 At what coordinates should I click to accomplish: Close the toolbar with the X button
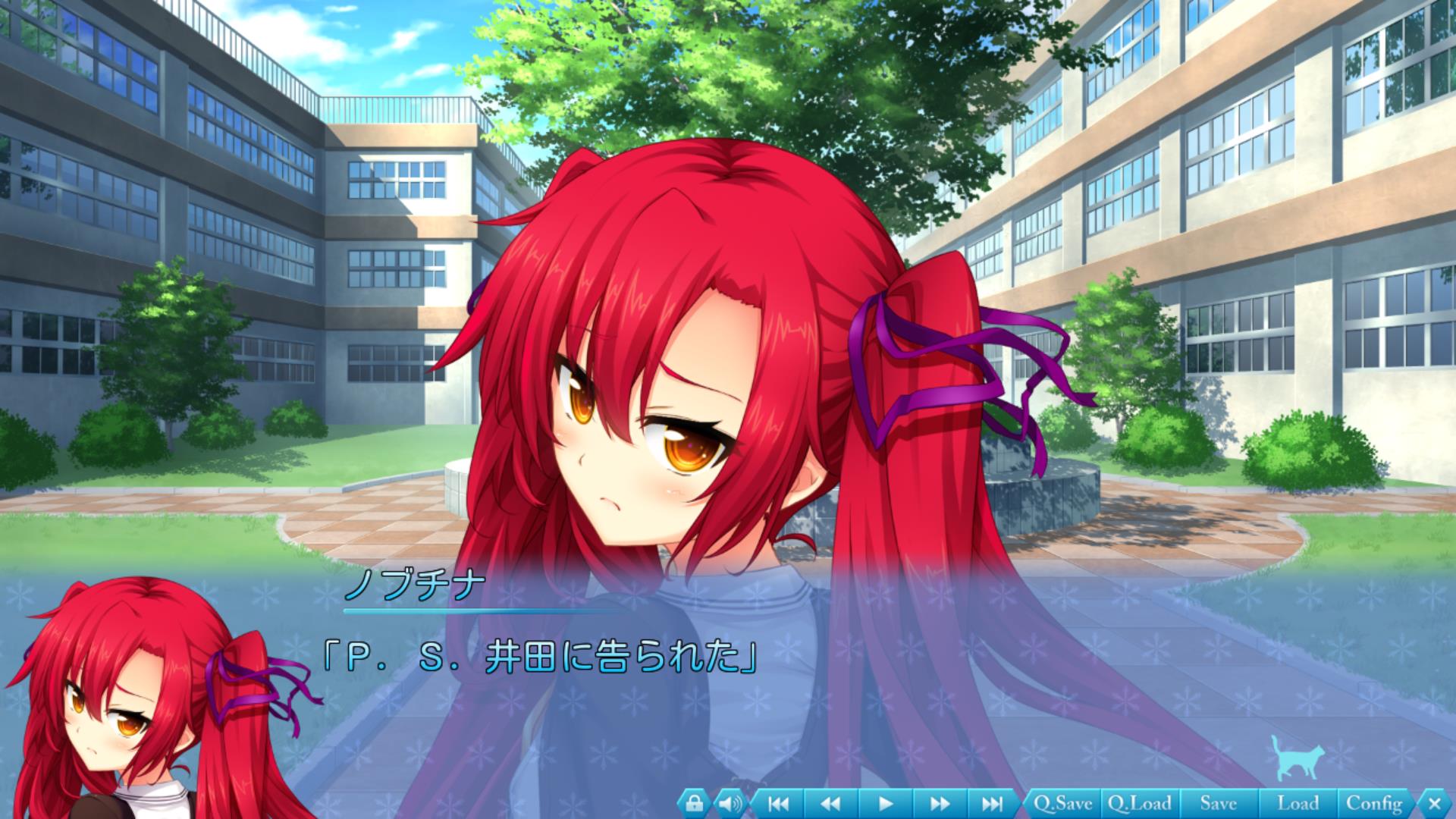pos(1433,803)
